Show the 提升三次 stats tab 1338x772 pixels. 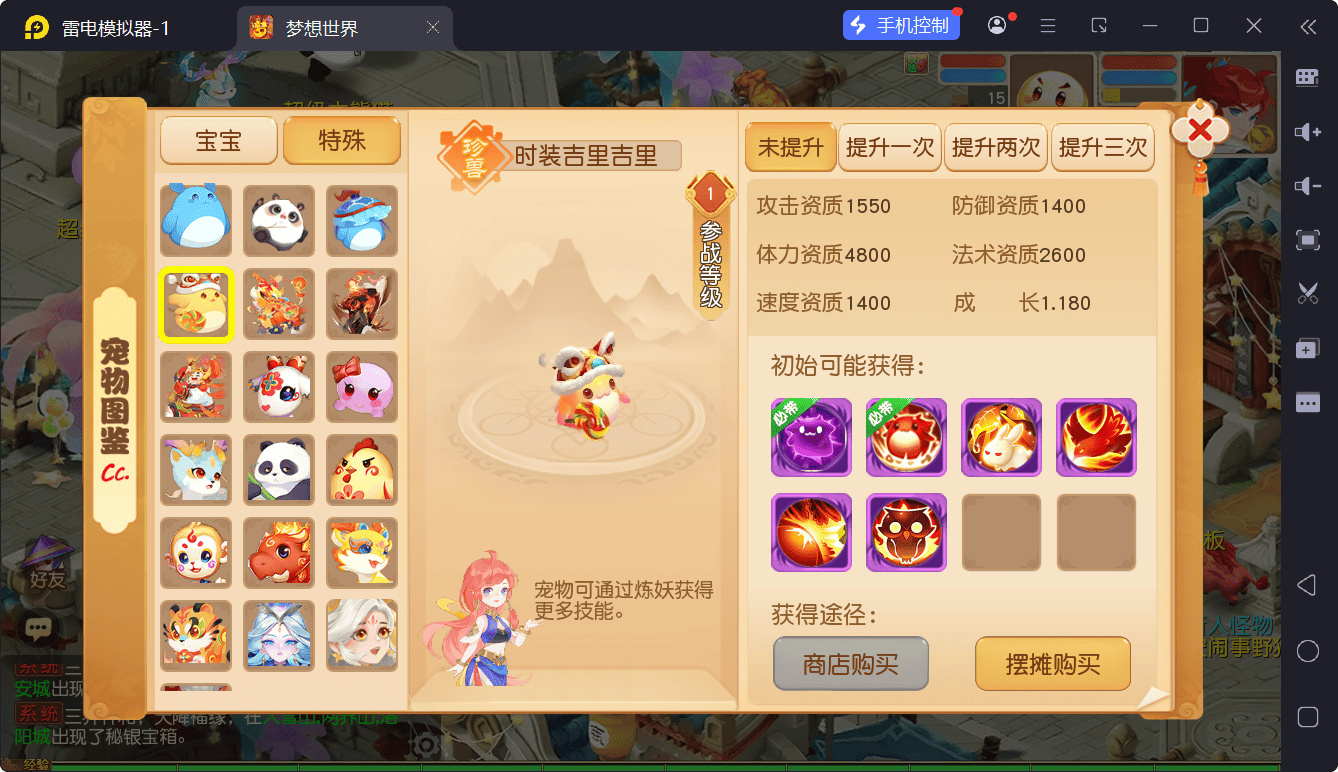point(1103,148)
